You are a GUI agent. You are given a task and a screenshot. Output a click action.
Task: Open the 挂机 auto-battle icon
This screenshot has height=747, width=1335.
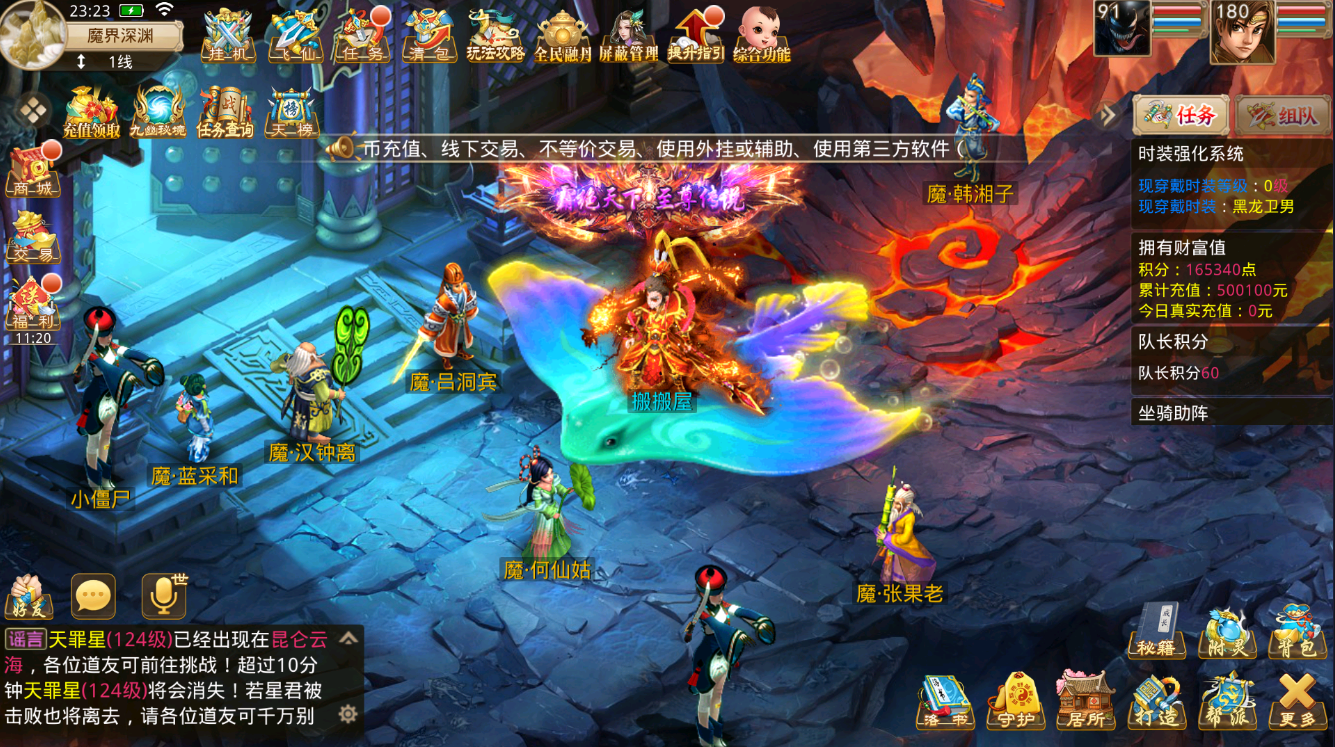(x=228, y=36)
